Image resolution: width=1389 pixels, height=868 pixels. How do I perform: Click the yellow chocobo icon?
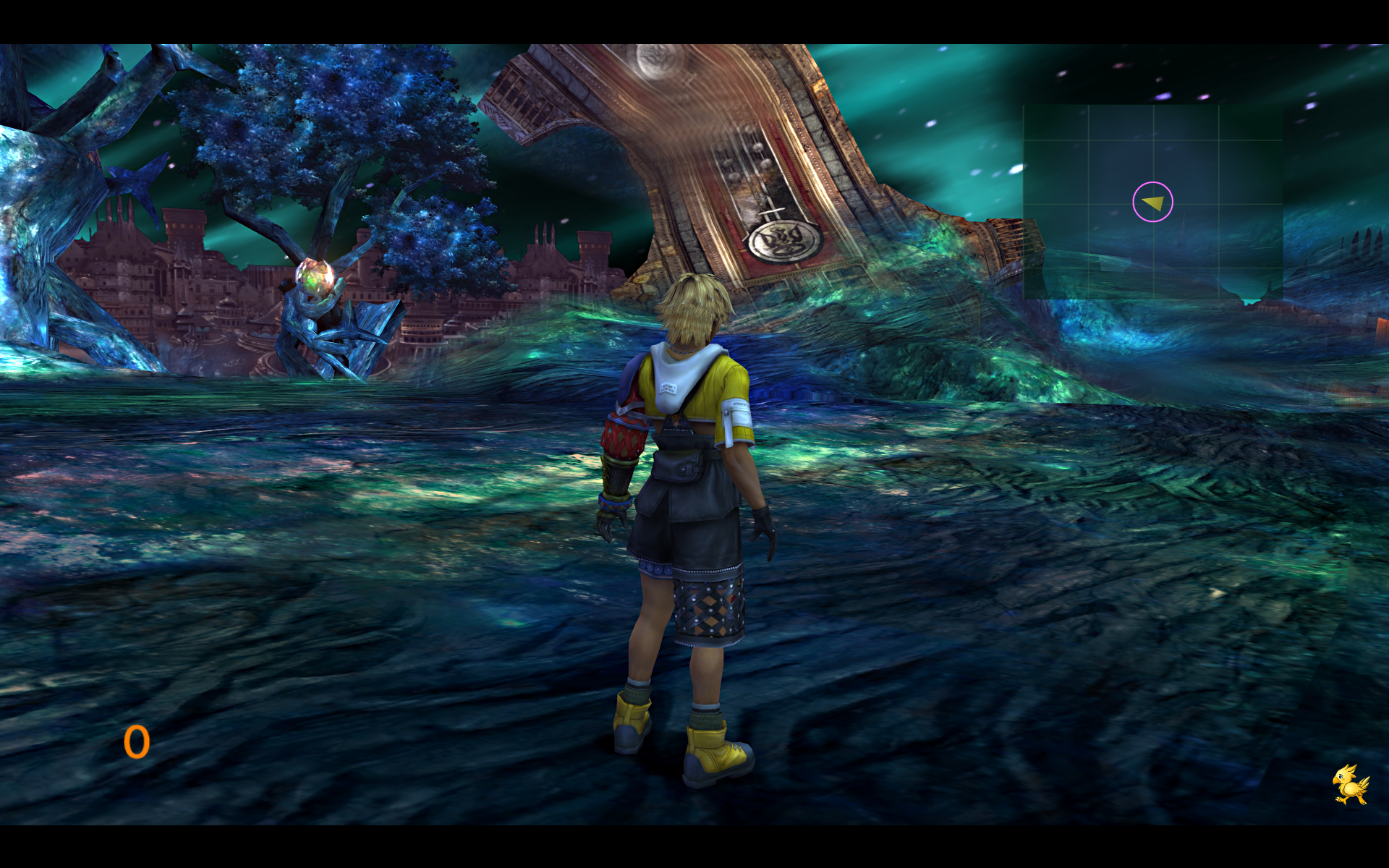[x=1350, y=785]
